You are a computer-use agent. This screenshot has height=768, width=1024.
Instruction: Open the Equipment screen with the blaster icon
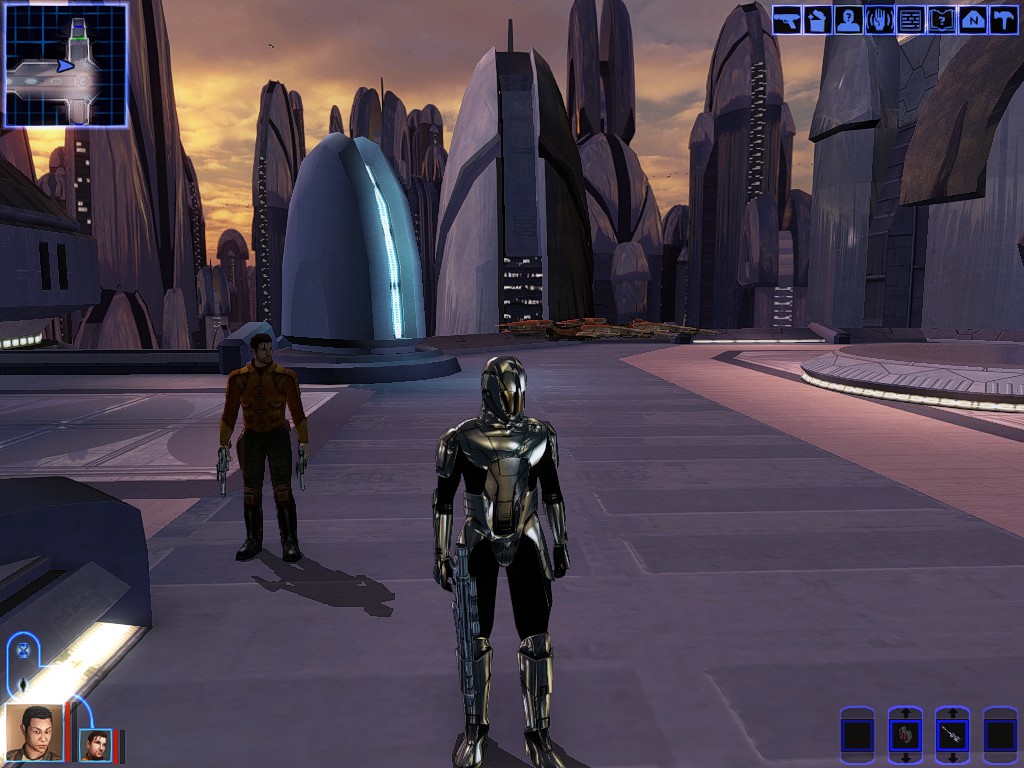click(x=786, y=20)
